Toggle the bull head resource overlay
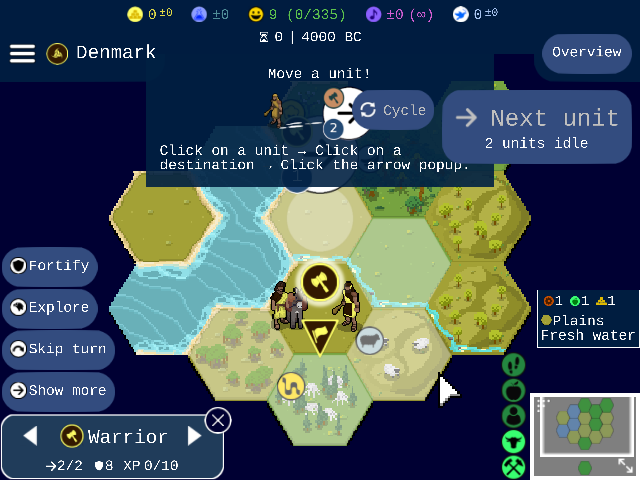Image resolution: width=640 pixels, height=480 pixels. [514, 441]
